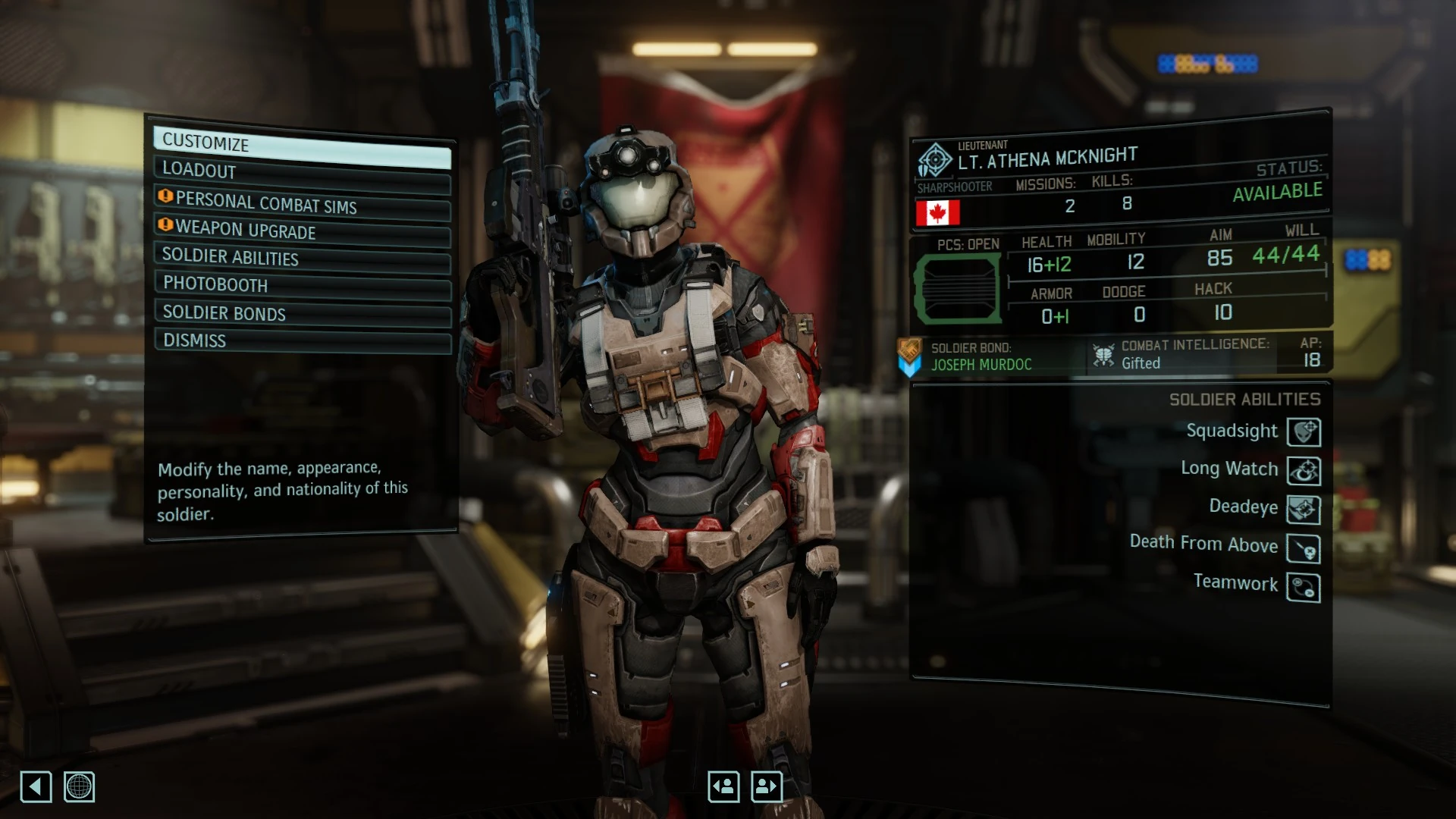Open the globe Geoscape button

click(79, 786)
